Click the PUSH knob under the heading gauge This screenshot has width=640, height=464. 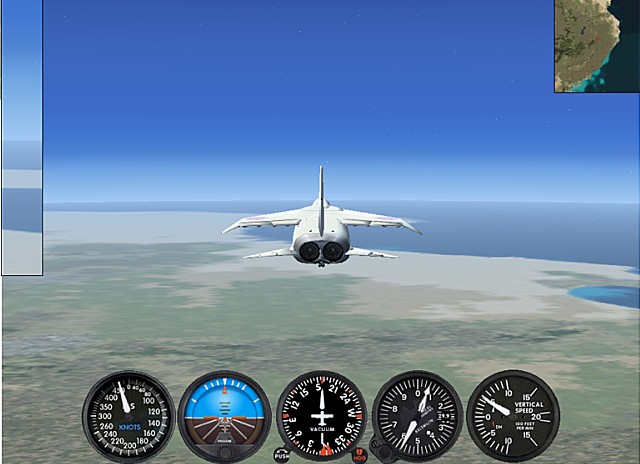[x=282, y=455]
